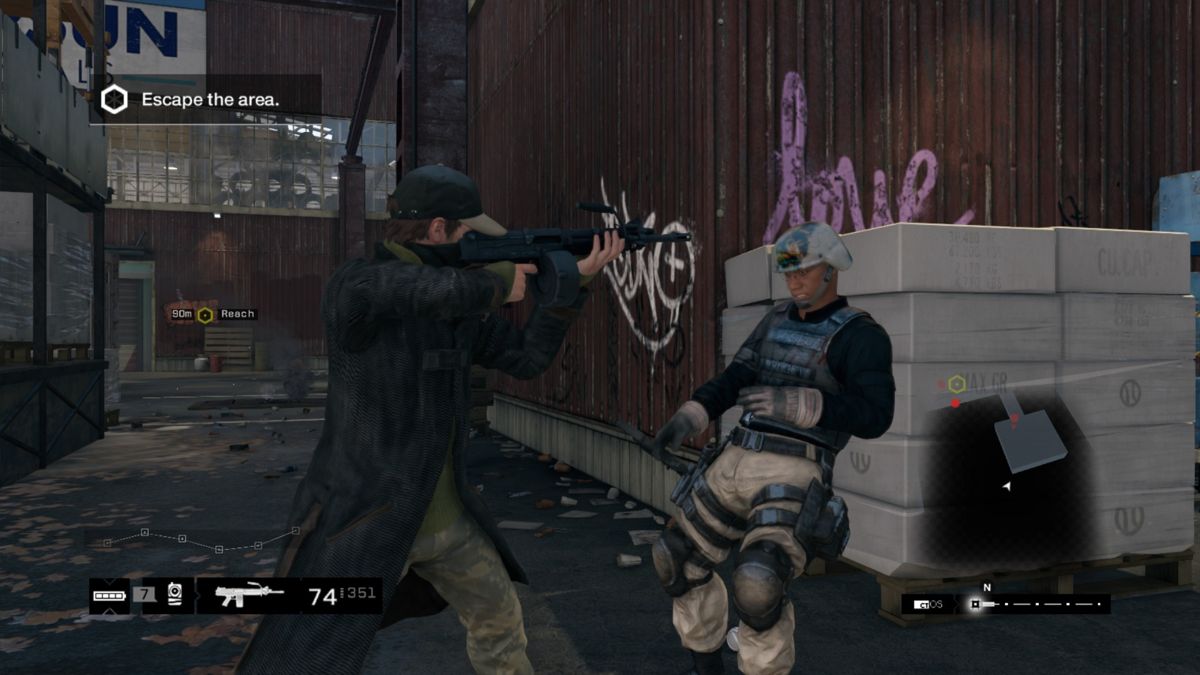Click the yellow hexagon objective on minimap
The width and height of the screenshot is (1200, 675).
957,383
